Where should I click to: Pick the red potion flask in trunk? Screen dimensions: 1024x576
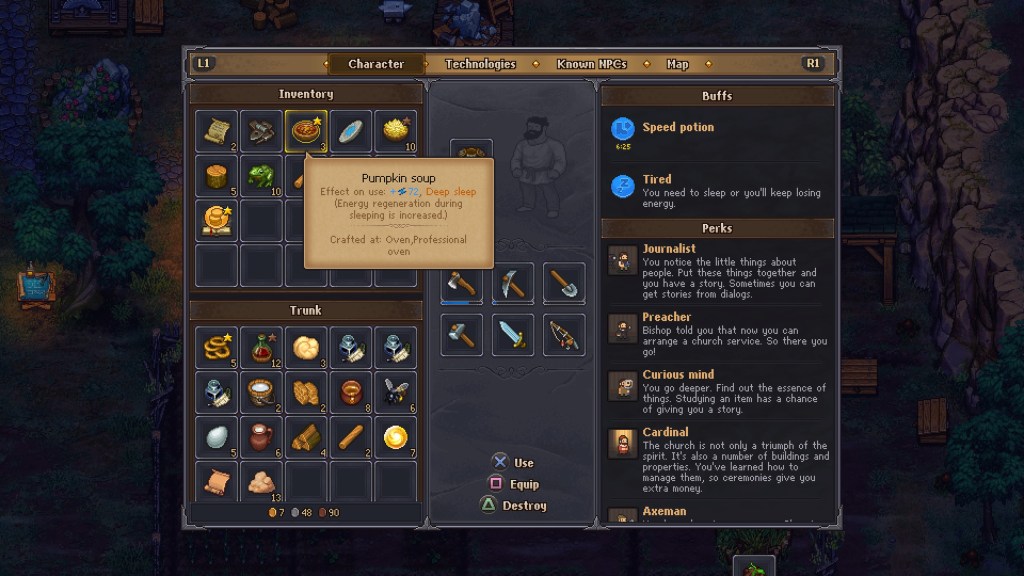tap(261, 347)
